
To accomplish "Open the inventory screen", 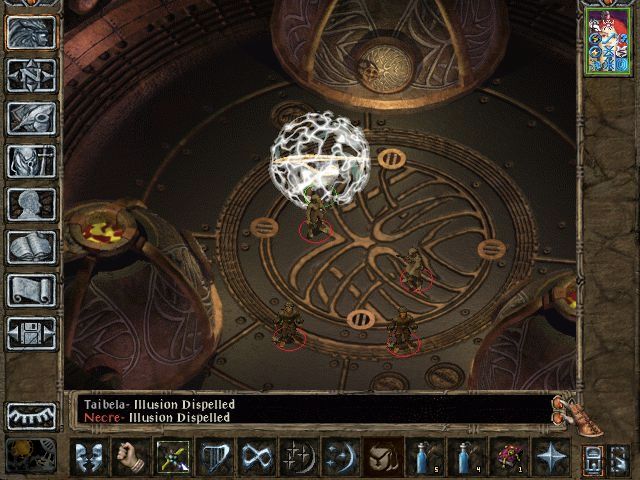I will point(32,160).
